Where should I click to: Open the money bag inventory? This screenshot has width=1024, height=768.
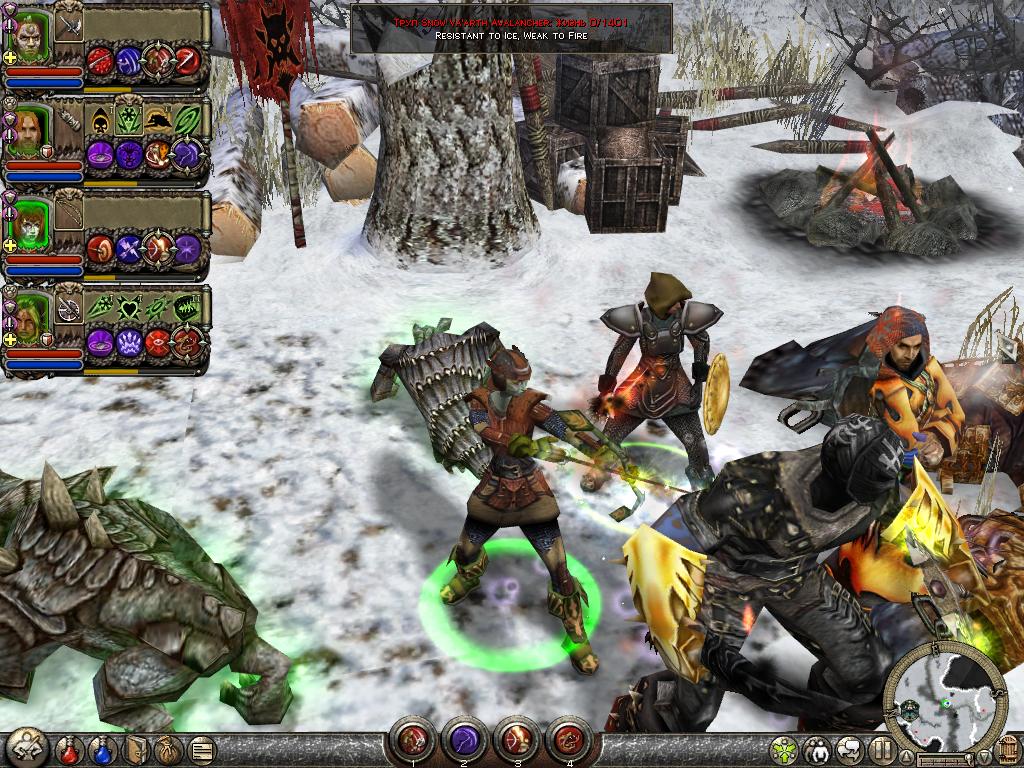(x=168, y=748)
